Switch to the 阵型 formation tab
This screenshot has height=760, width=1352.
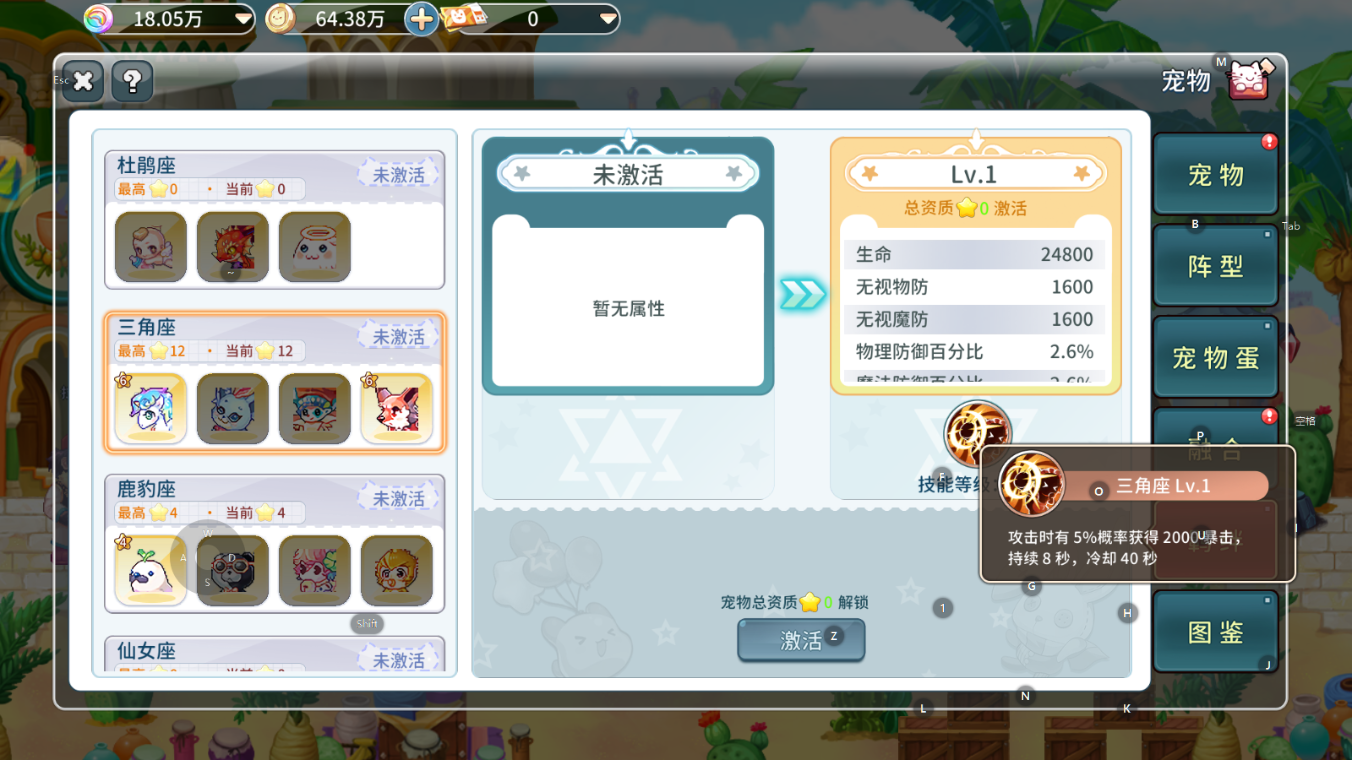coord(1214,264)
